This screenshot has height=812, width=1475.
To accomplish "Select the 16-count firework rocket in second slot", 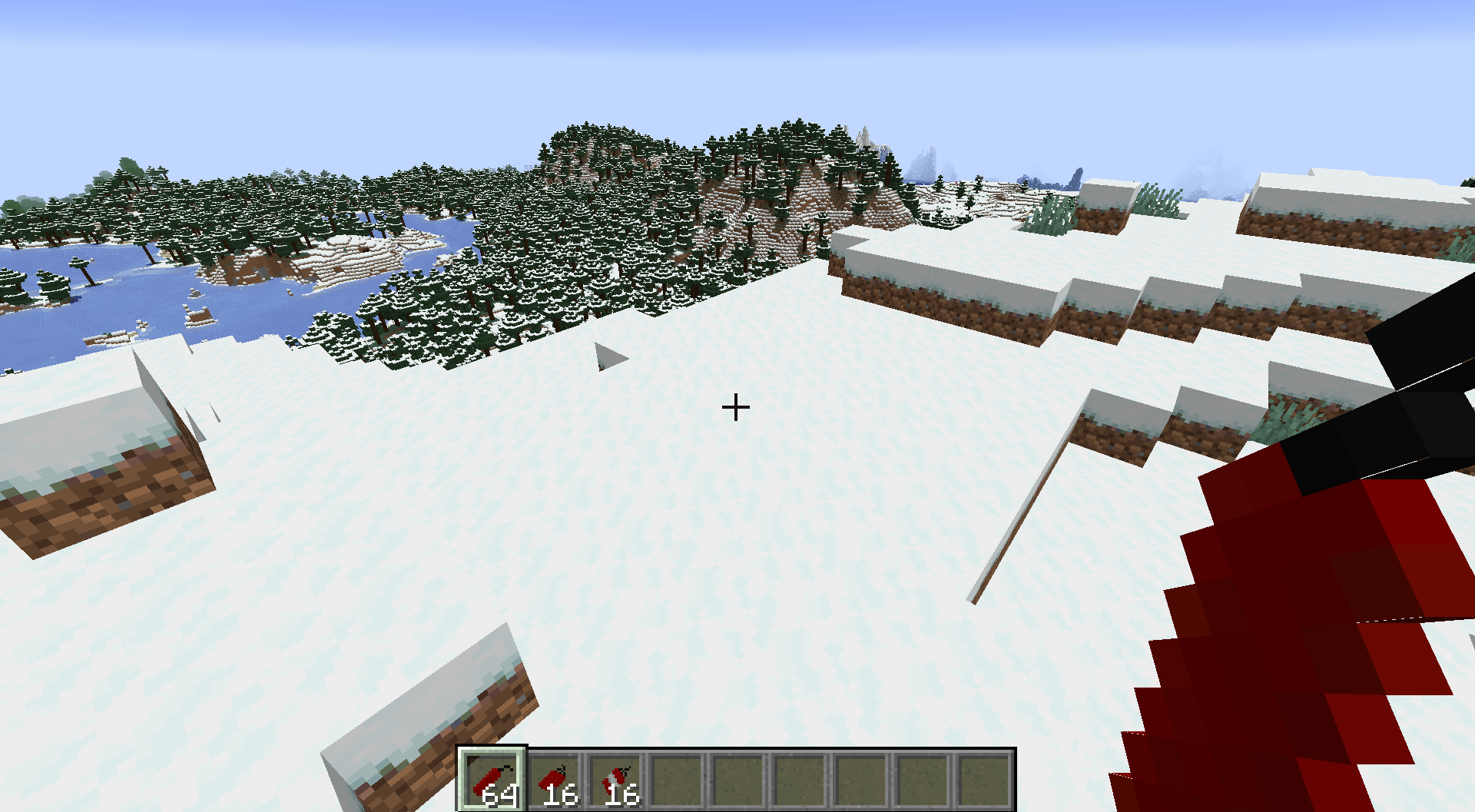I will (555, 778).
